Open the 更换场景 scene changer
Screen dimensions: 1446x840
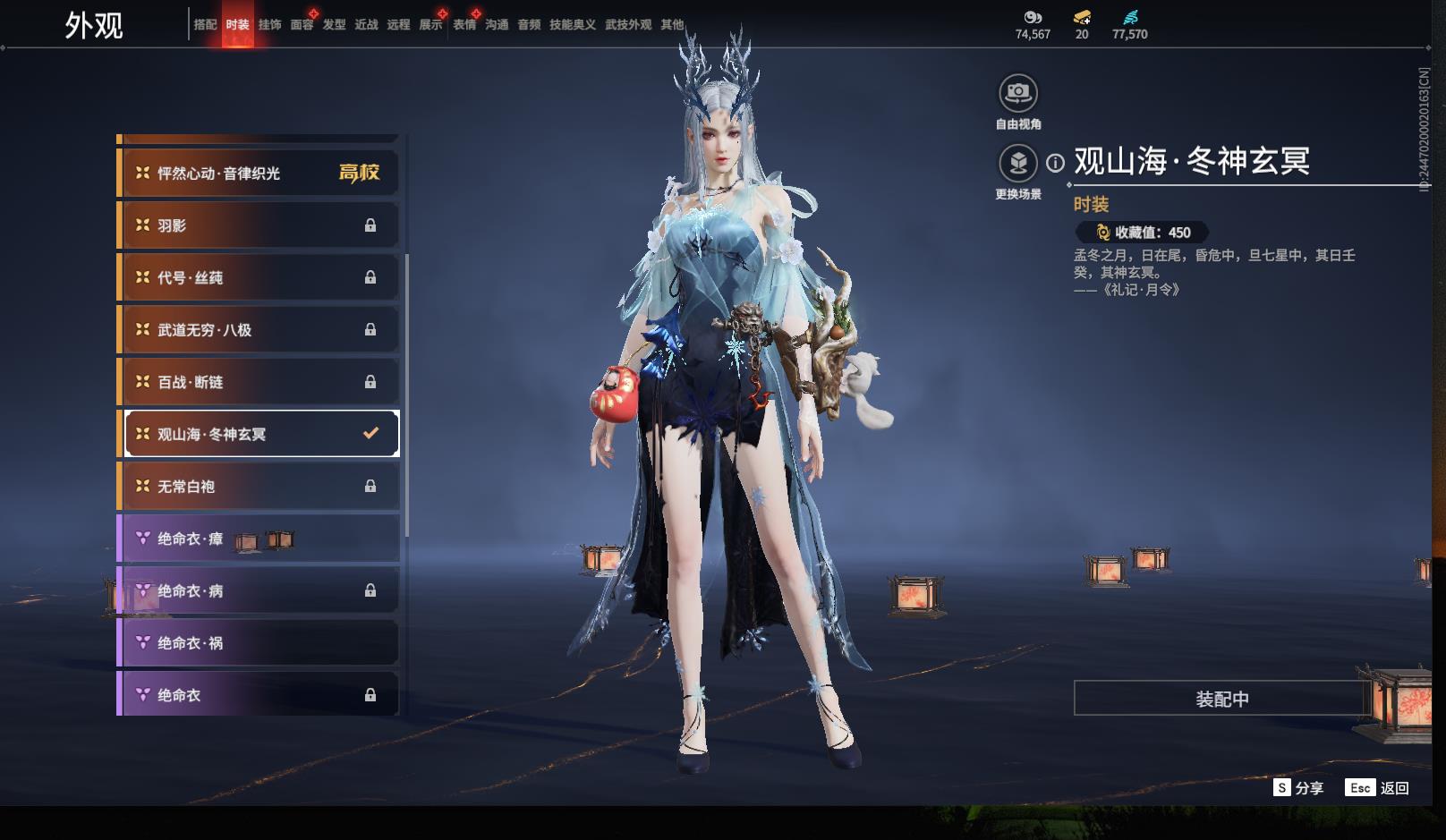pyautogui.click(x=1018, y=164)
